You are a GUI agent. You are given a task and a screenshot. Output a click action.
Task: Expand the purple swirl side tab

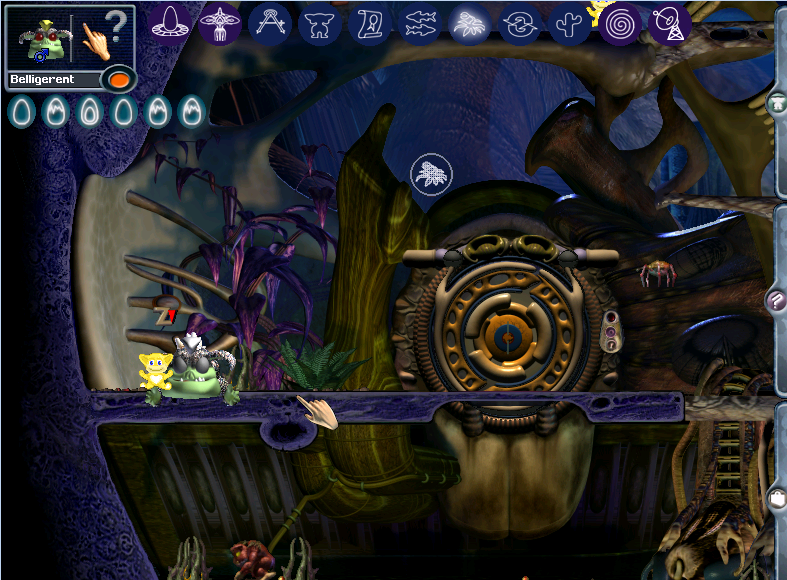[776, 298]
